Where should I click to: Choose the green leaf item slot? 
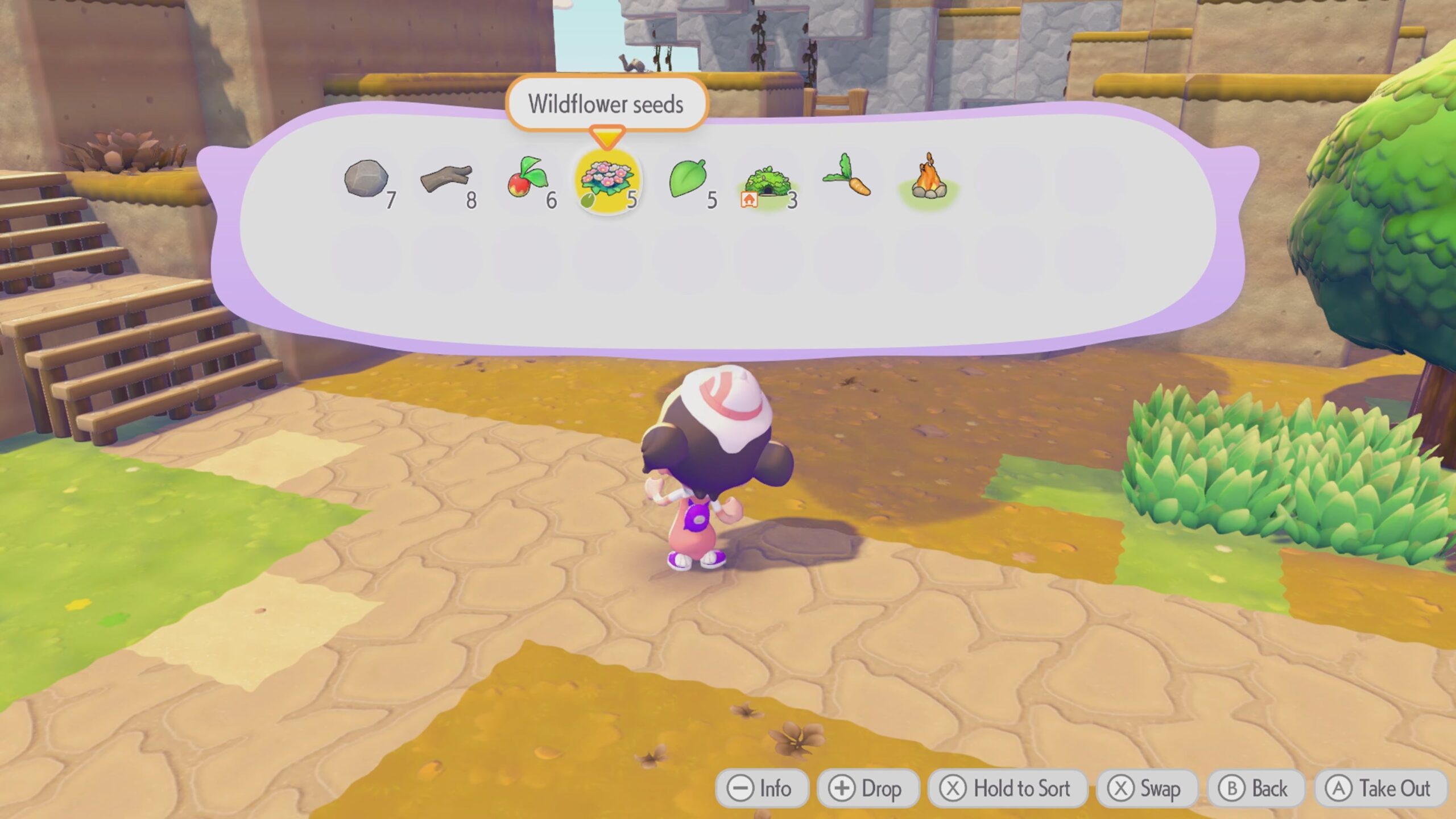coord(688,181)
